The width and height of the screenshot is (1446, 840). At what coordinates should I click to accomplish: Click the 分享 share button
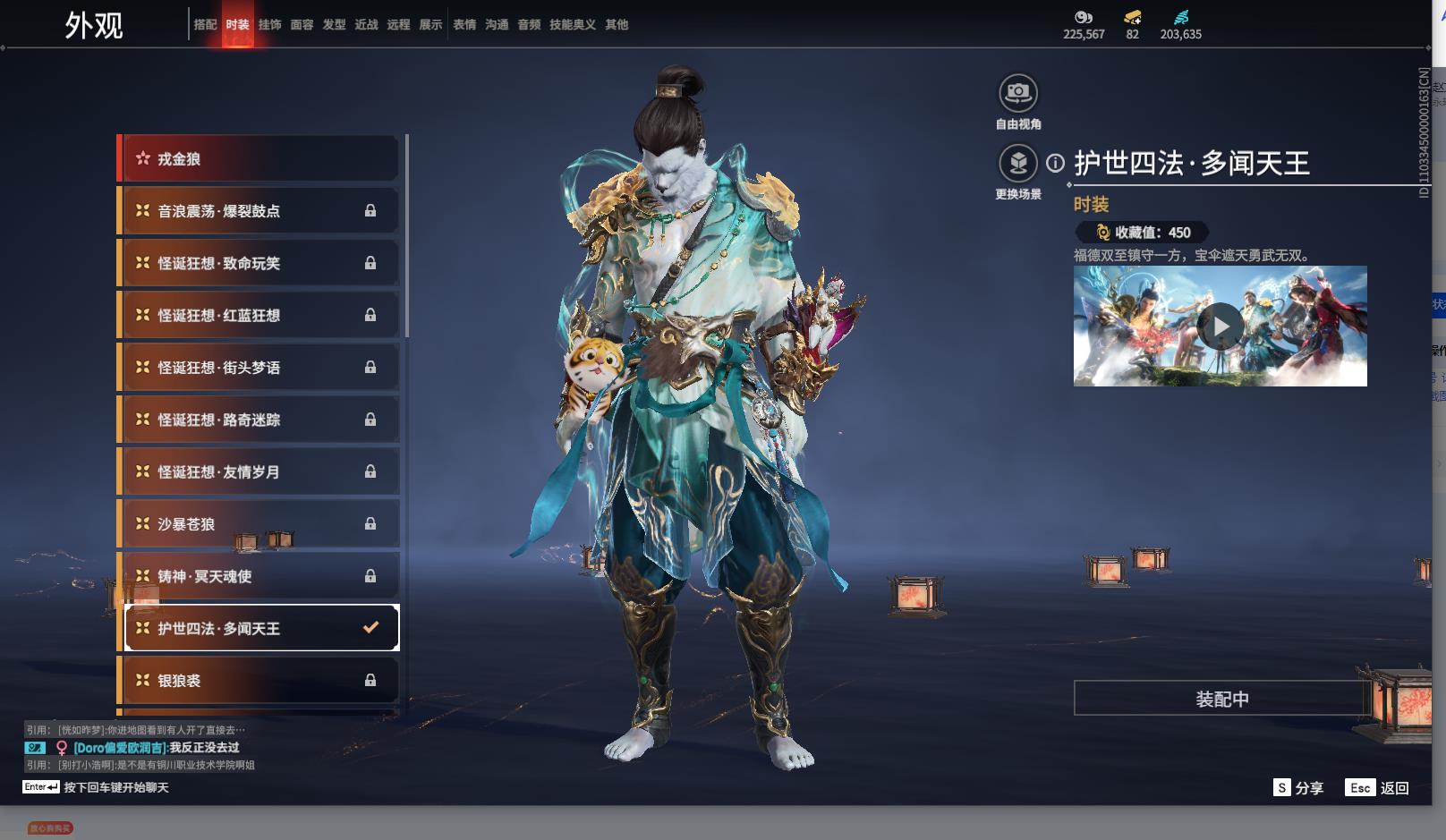(1298, 788)
